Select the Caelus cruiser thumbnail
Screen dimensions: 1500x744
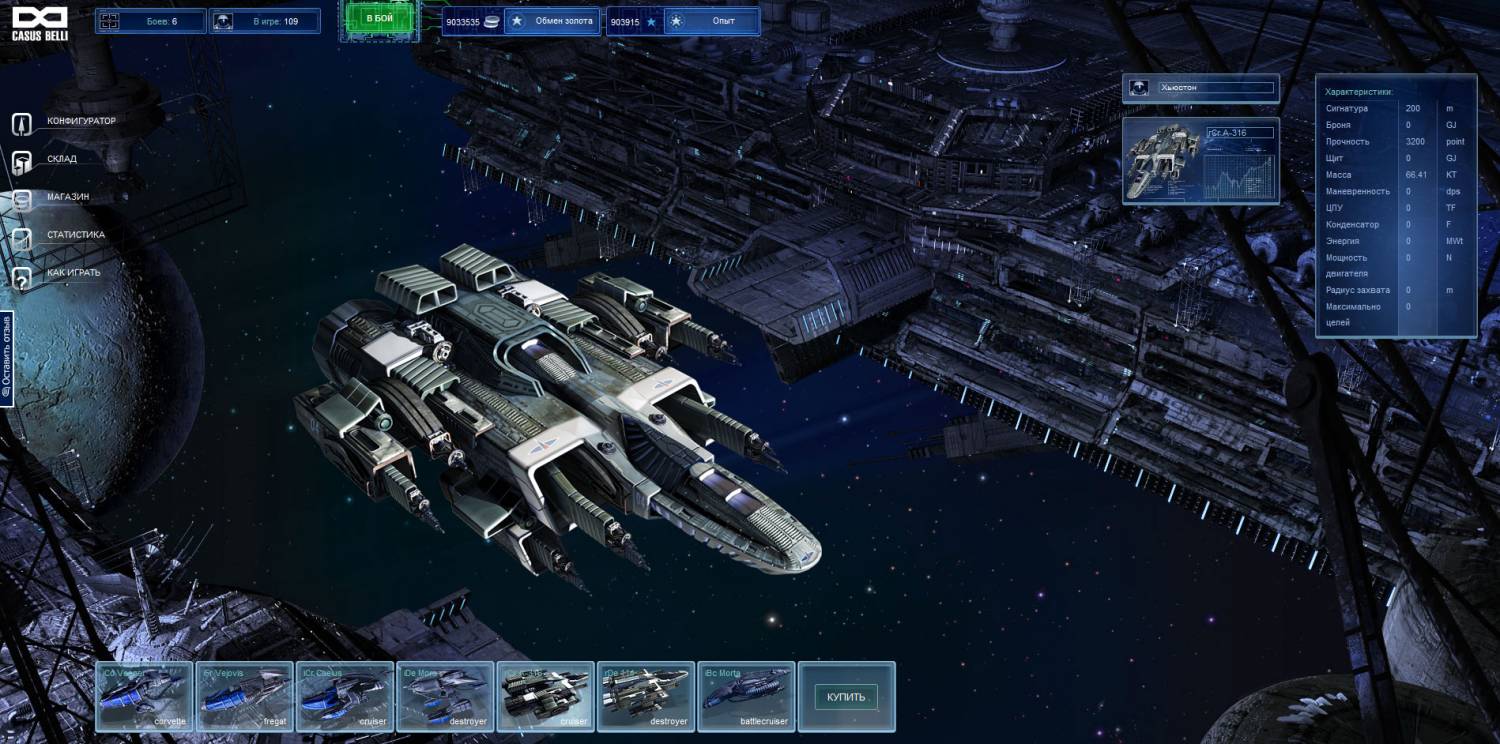pos(344,696)
